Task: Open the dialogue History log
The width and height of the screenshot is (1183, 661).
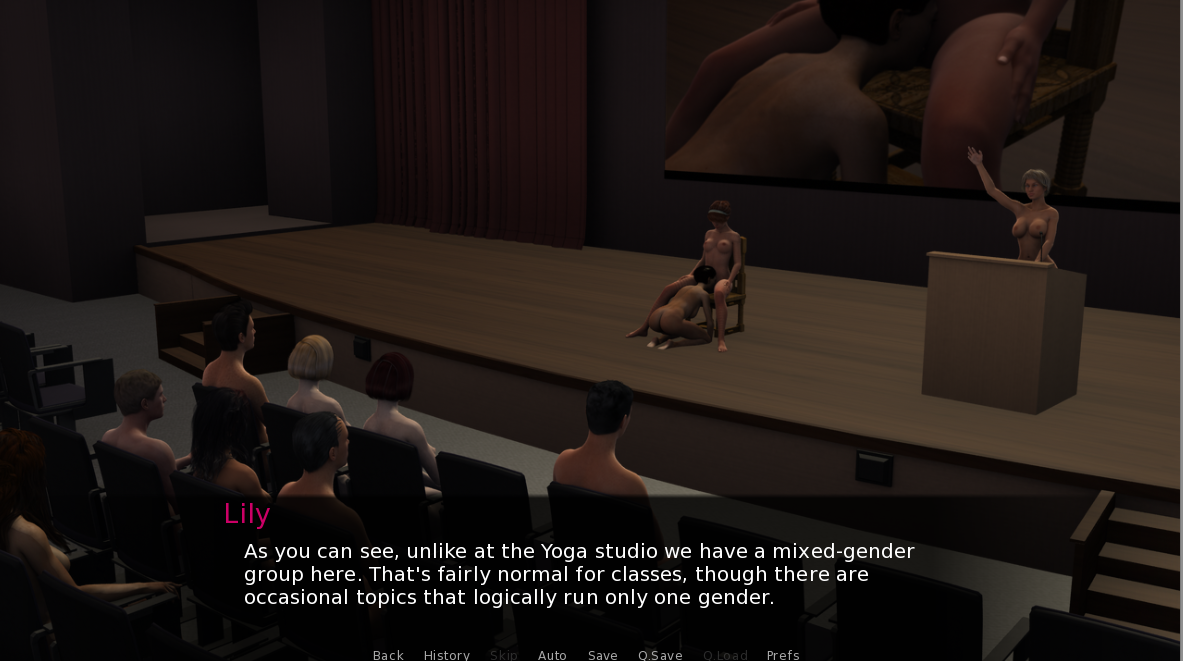Action: tap(446, 655)
